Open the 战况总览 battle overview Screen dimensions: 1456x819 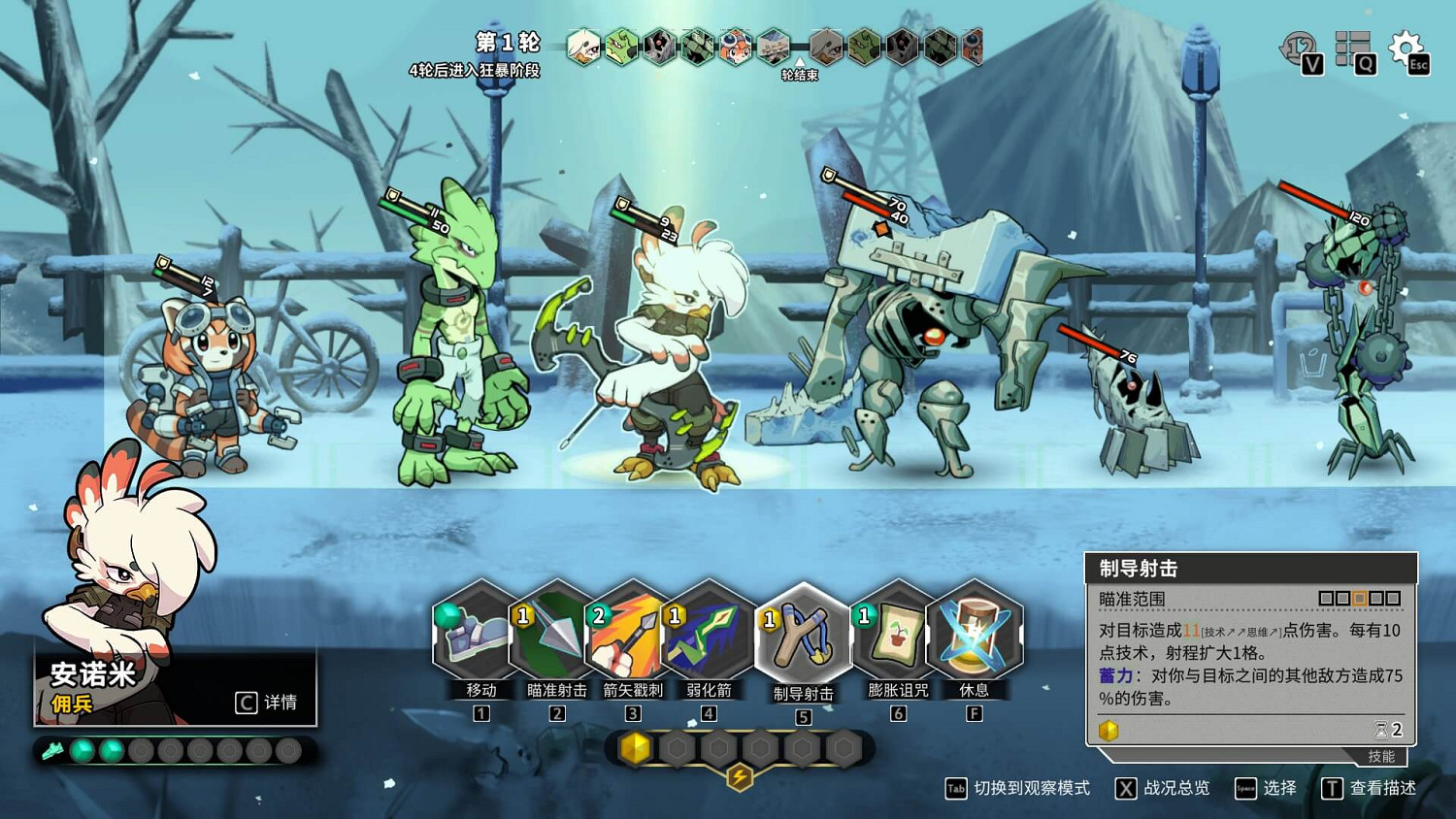(1163, 788)
